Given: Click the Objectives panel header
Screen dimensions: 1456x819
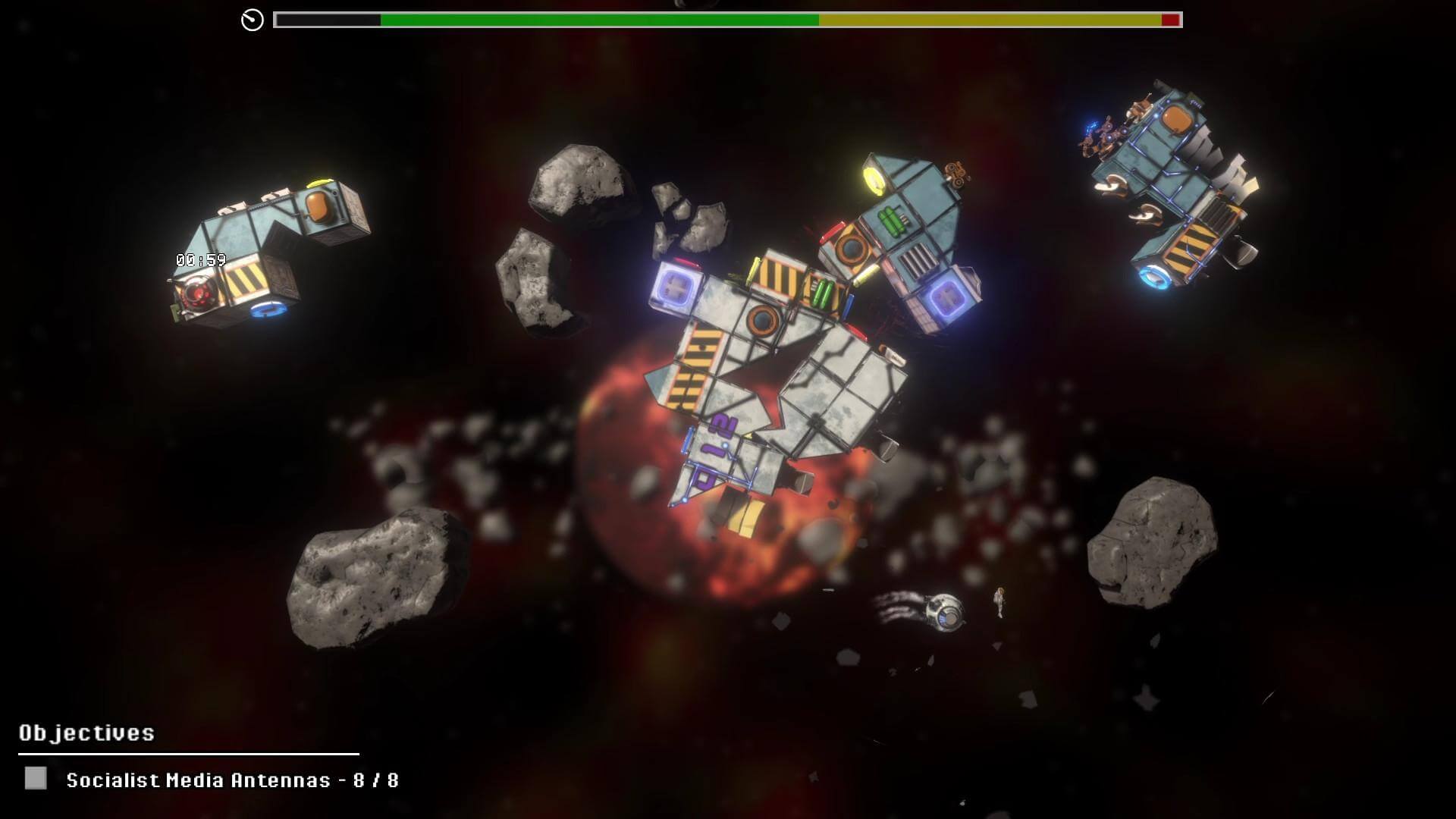Looking at the screenshot, I should 86,733.
